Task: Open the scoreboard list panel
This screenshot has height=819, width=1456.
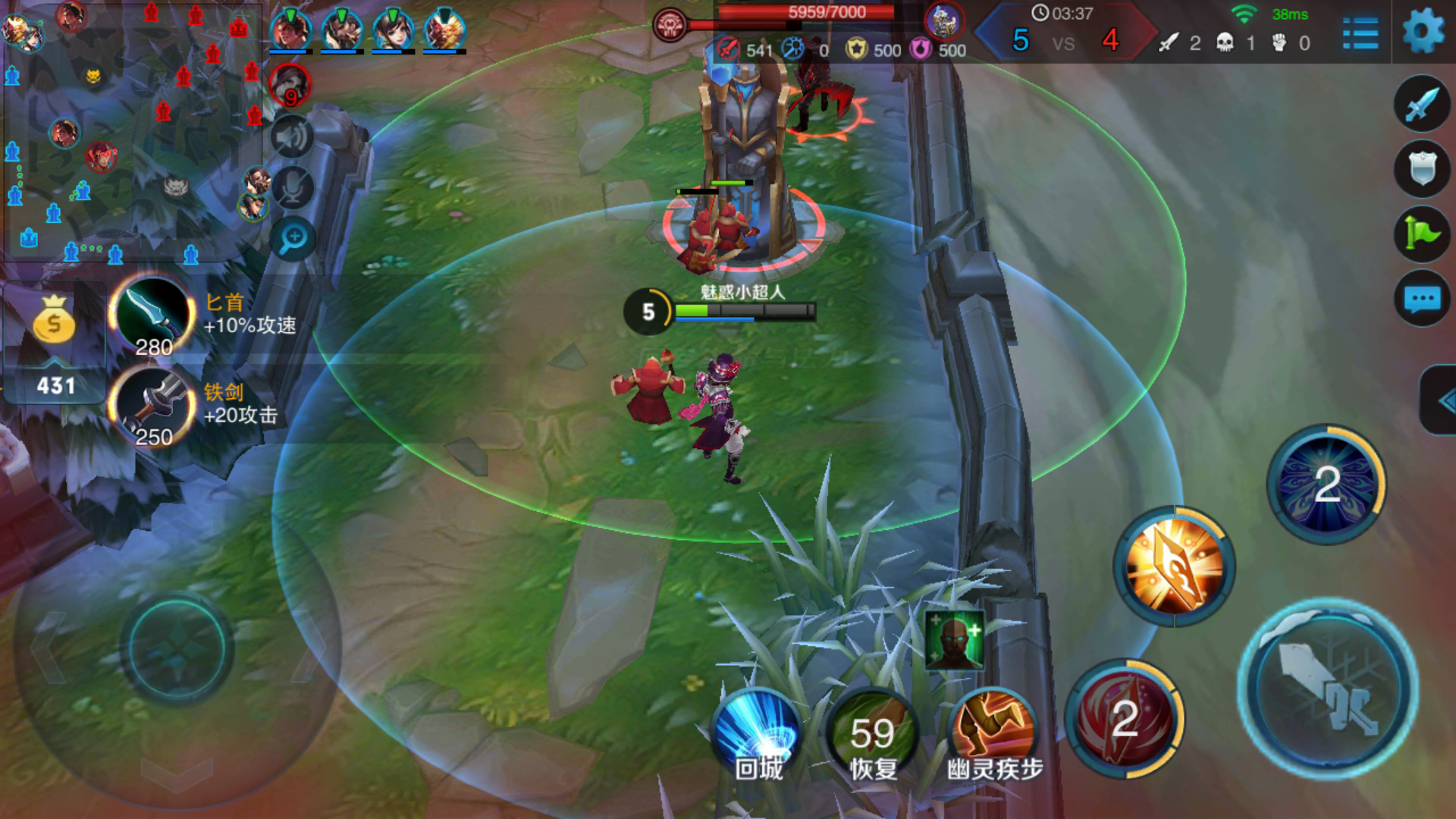Action: point(1360,33)
